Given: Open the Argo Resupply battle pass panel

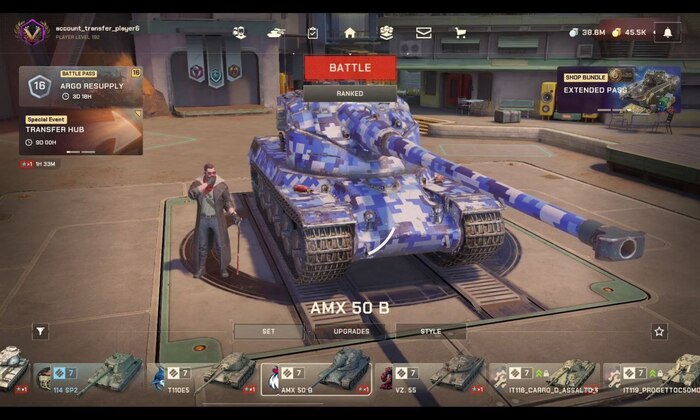Looking at the screenshot, I should coord(80,87).
